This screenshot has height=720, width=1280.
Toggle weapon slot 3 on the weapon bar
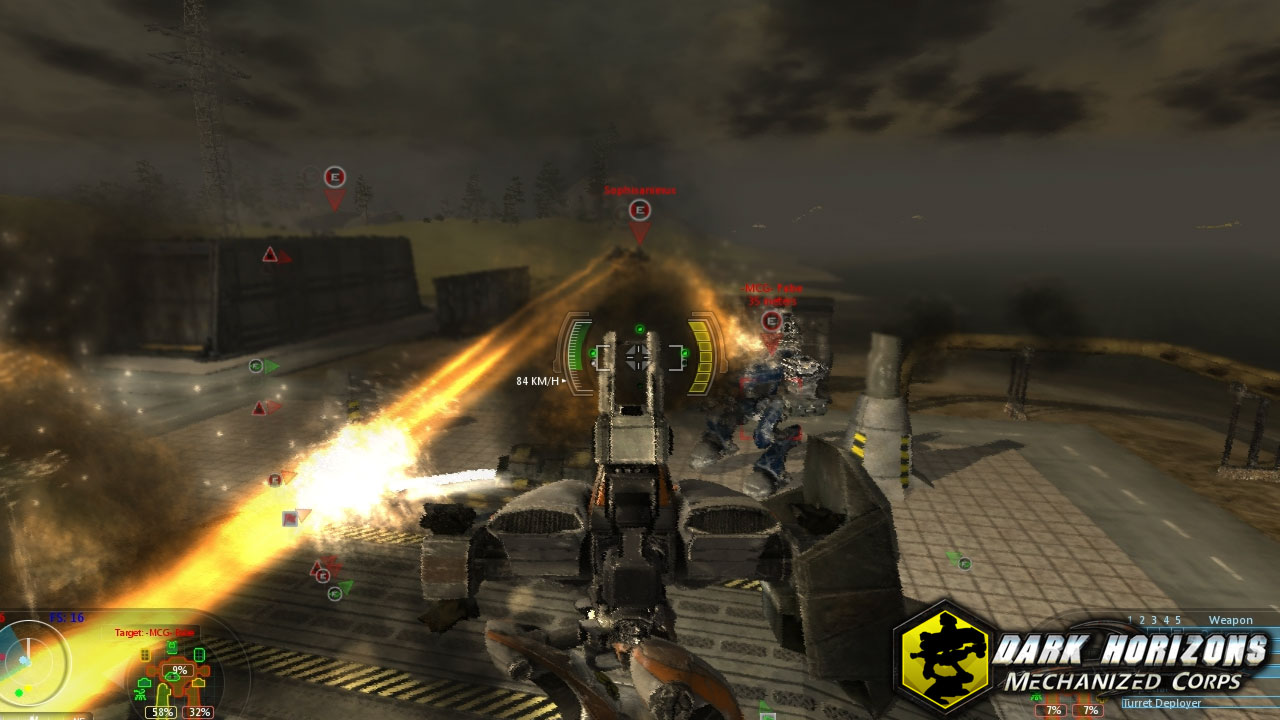point(1154,620)
